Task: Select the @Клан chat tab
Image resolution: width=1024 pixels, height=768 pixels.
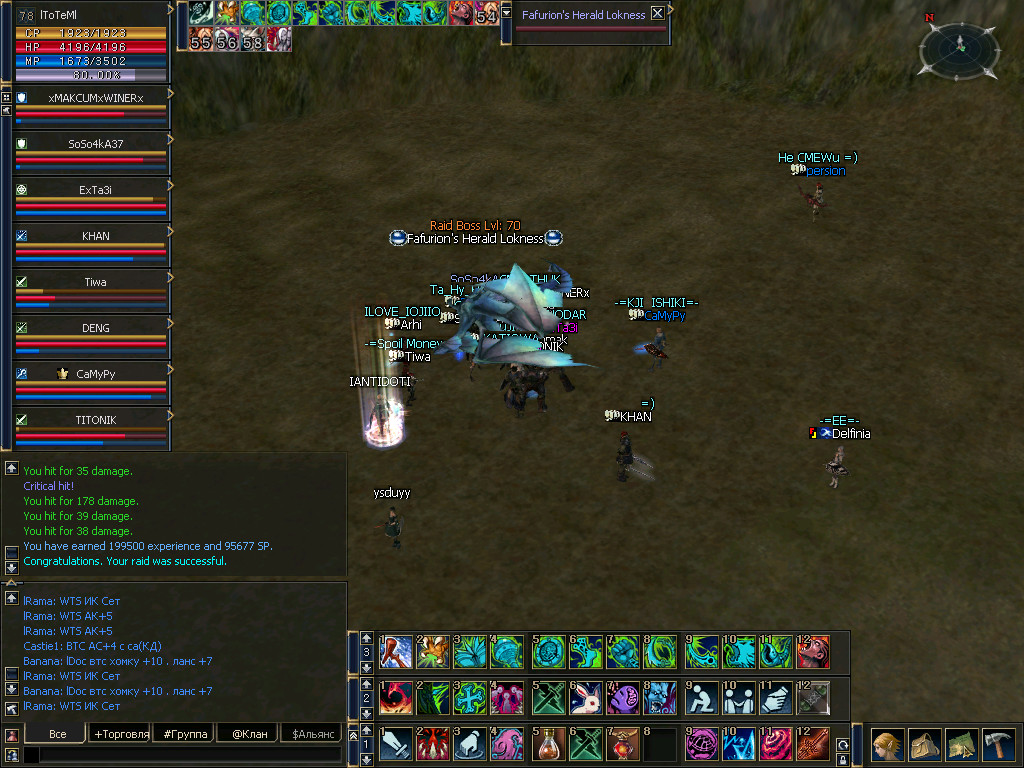Action: coord(246,734)
